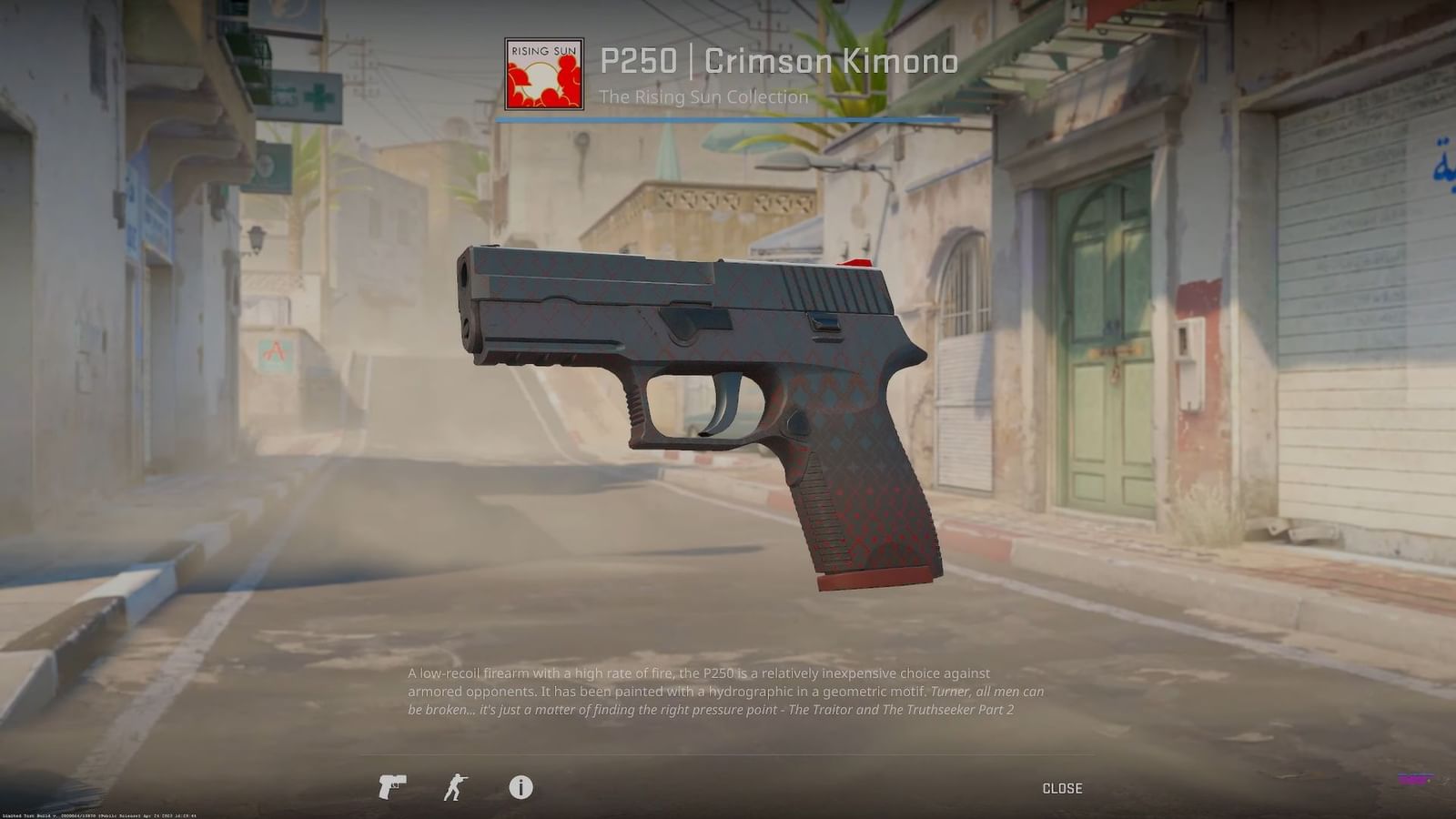The height and width of the screenshot is (819, 1456).
Task: Open skin details using the info icon
Action: point(520,786)
